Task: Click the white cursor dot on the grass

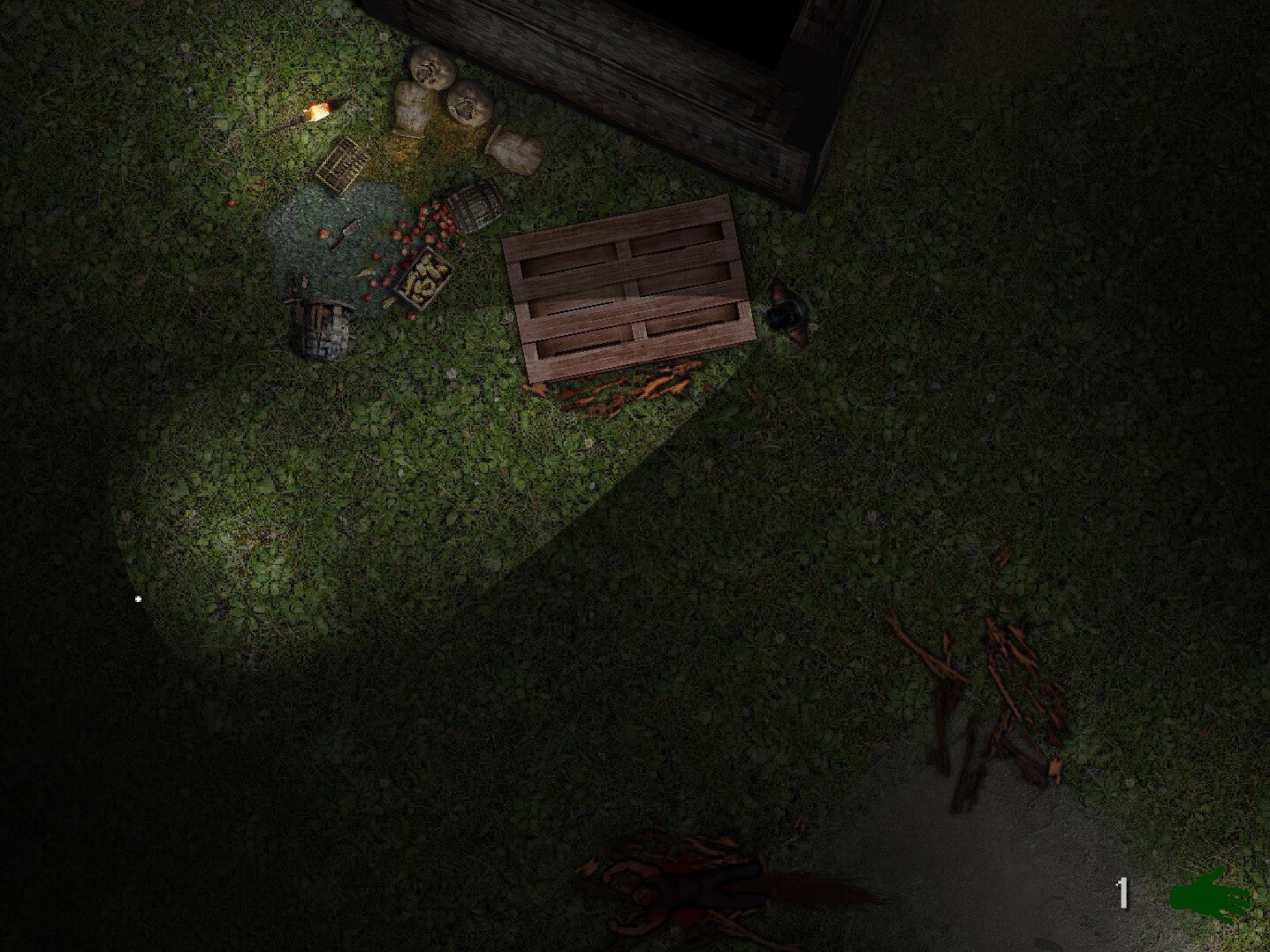Action: pos(138,599)
